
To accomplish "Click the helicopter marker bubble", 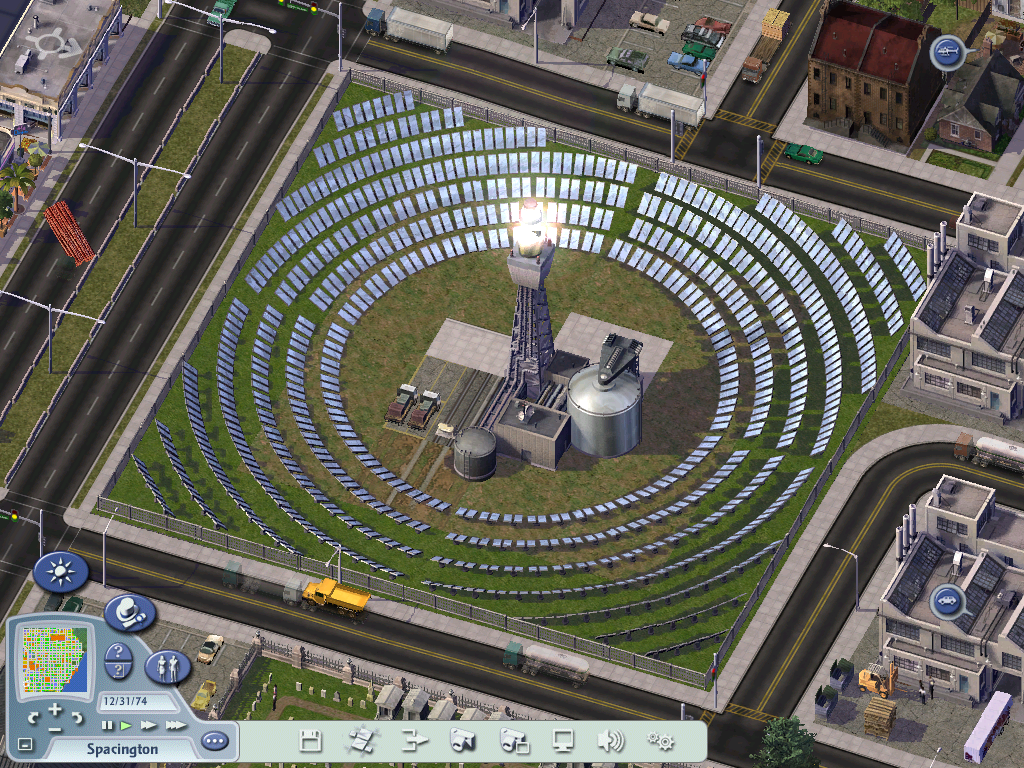I will [x=946, y=52].
